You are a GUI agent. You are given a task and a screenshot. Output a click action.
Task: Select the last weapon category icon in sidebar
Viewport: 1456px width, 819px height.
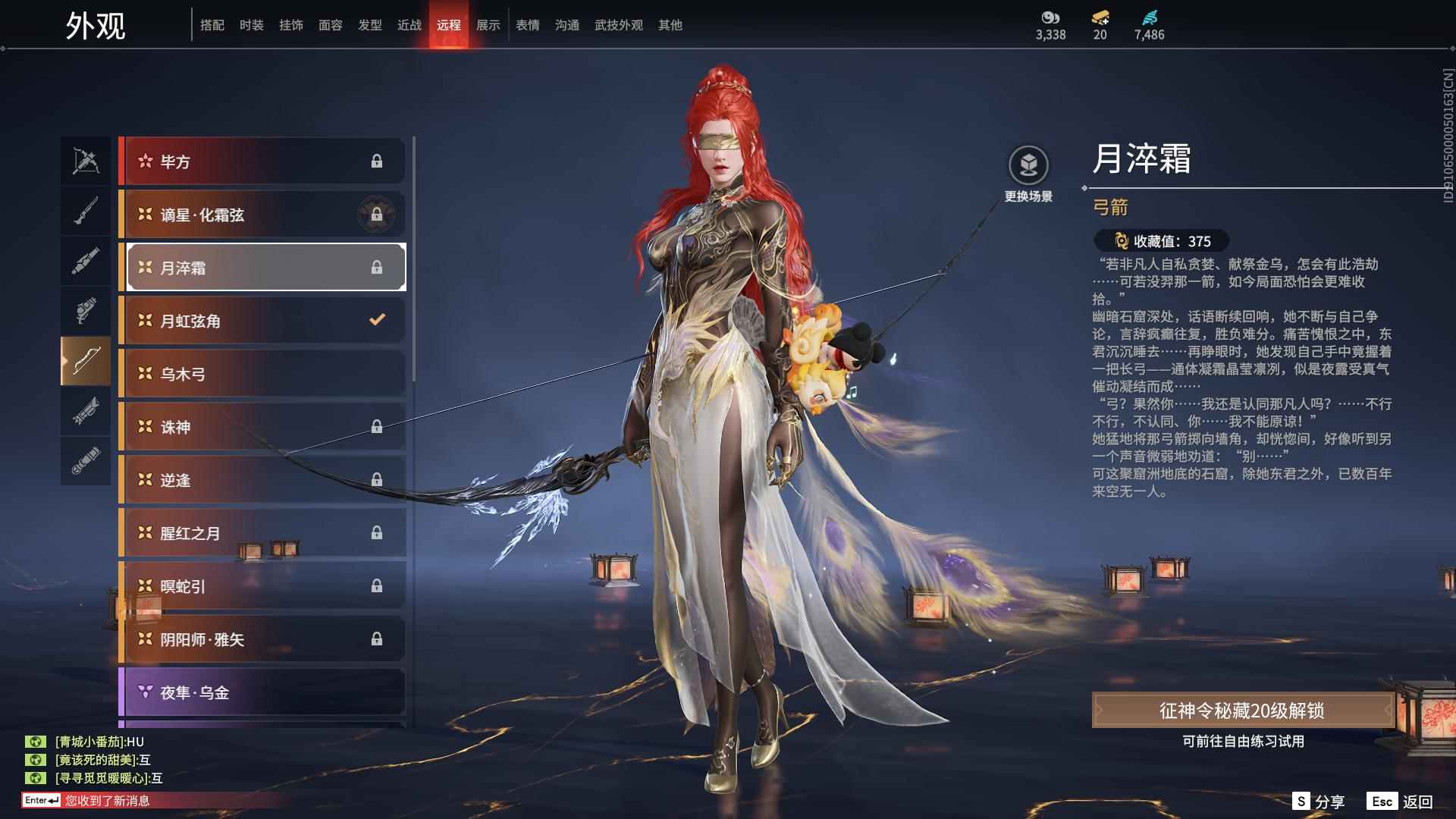(x=85, y=460)
